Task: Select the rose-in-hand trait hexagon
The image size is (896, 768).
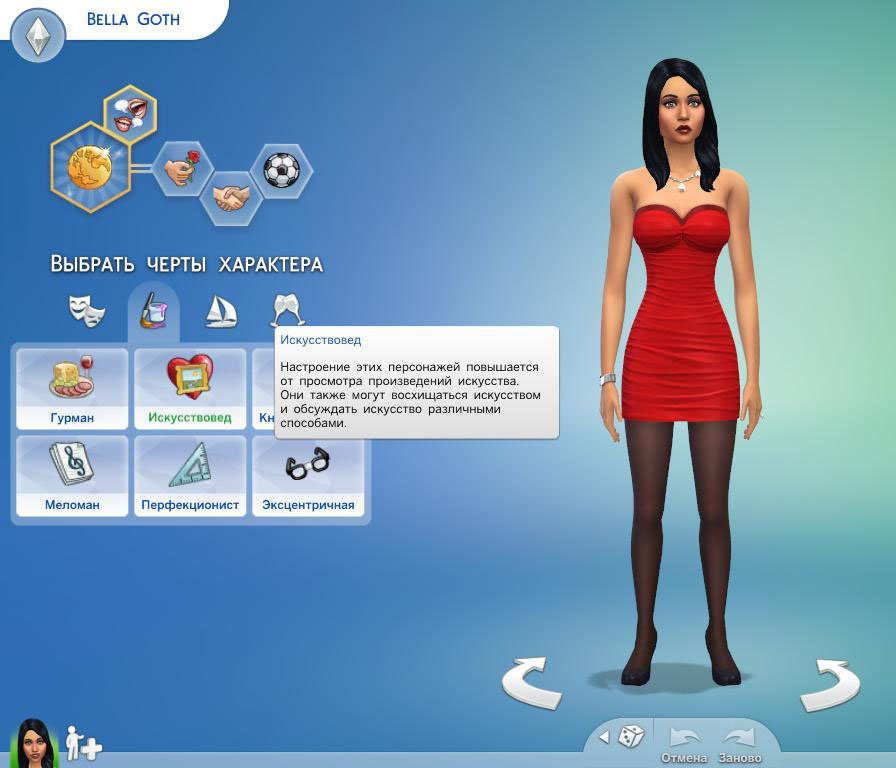Action: [182, 168]
